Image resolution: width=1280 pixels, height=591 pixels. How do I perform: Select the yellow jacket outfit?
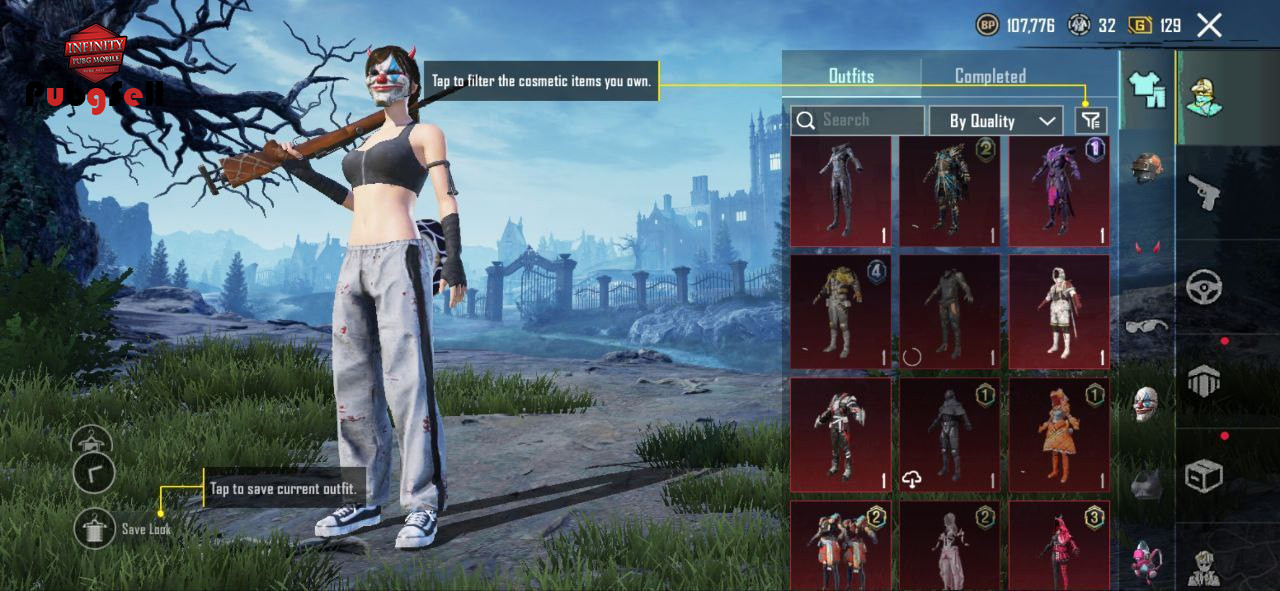click(x=840, y=310)
